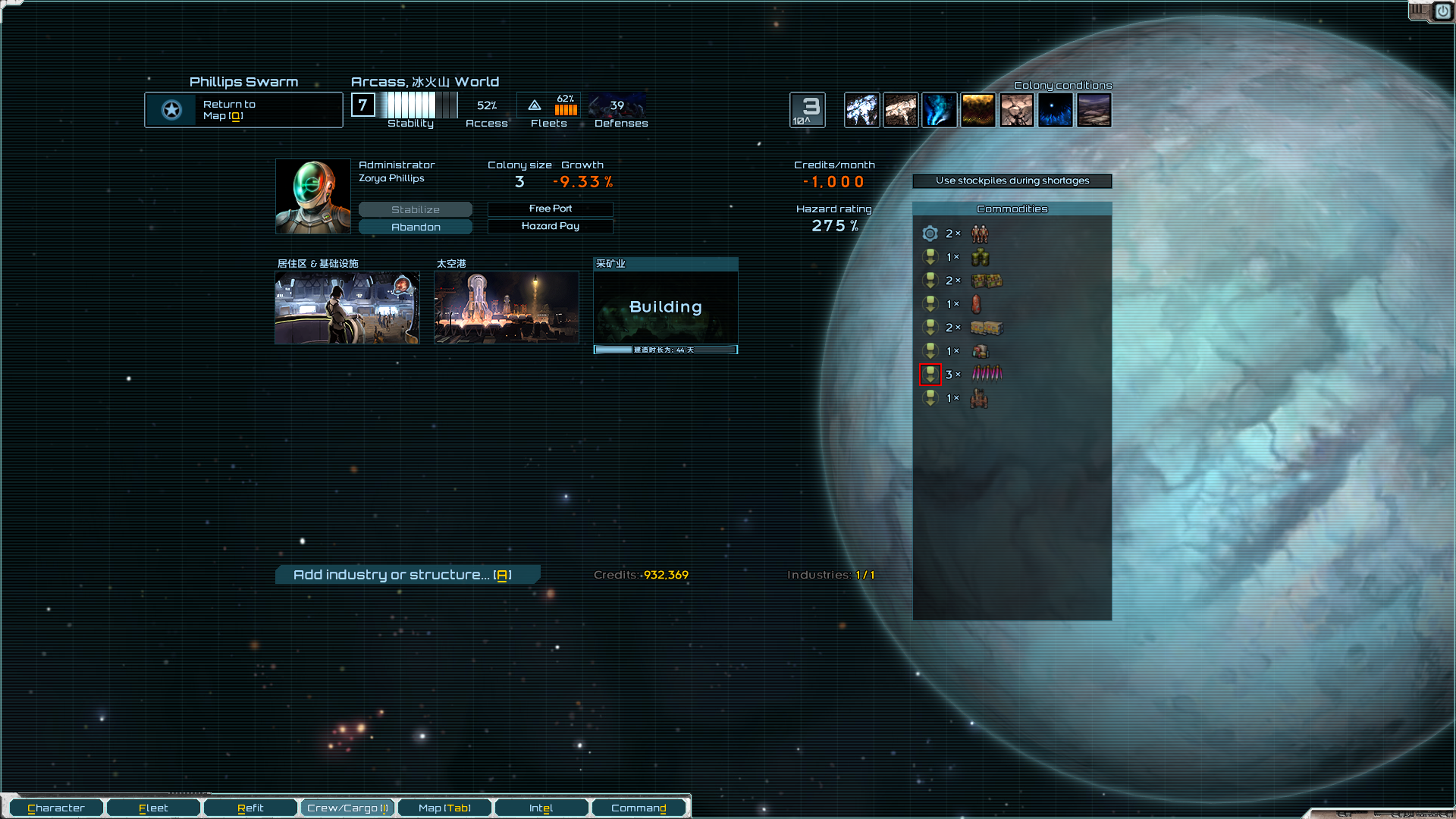Select the Spaceport building thumbnail
Image resolution: width=1456 pixels, height=819 pixels.
pos(506,307)
